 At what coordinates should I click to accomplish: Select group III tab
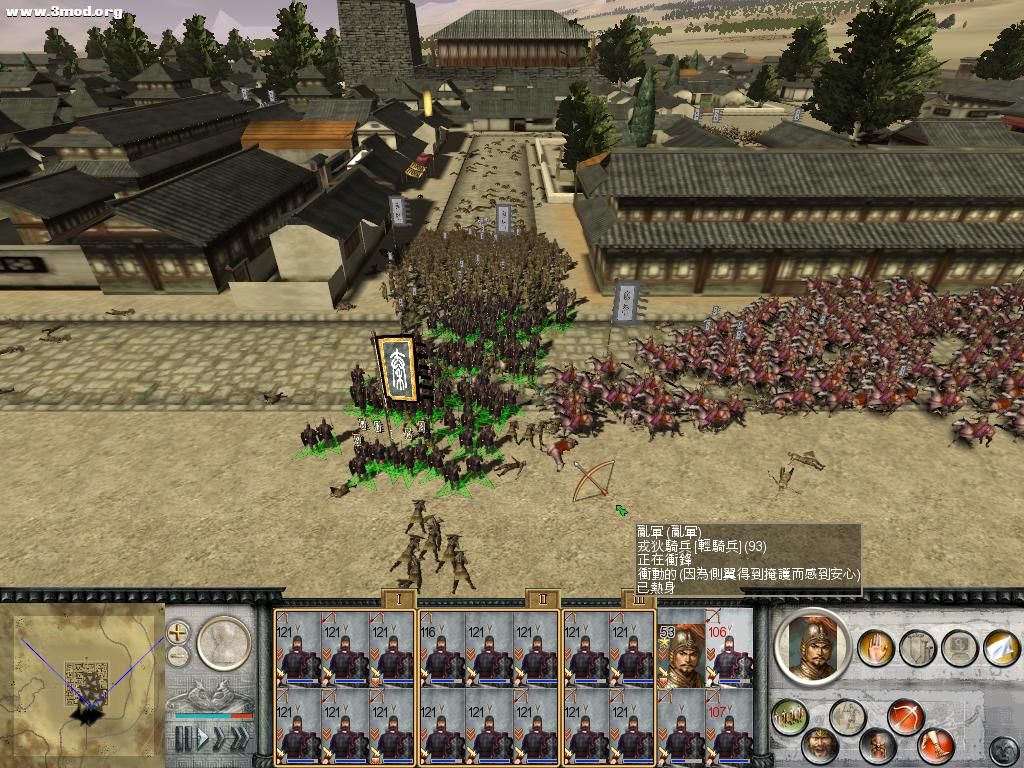click(x=640, y=599)
